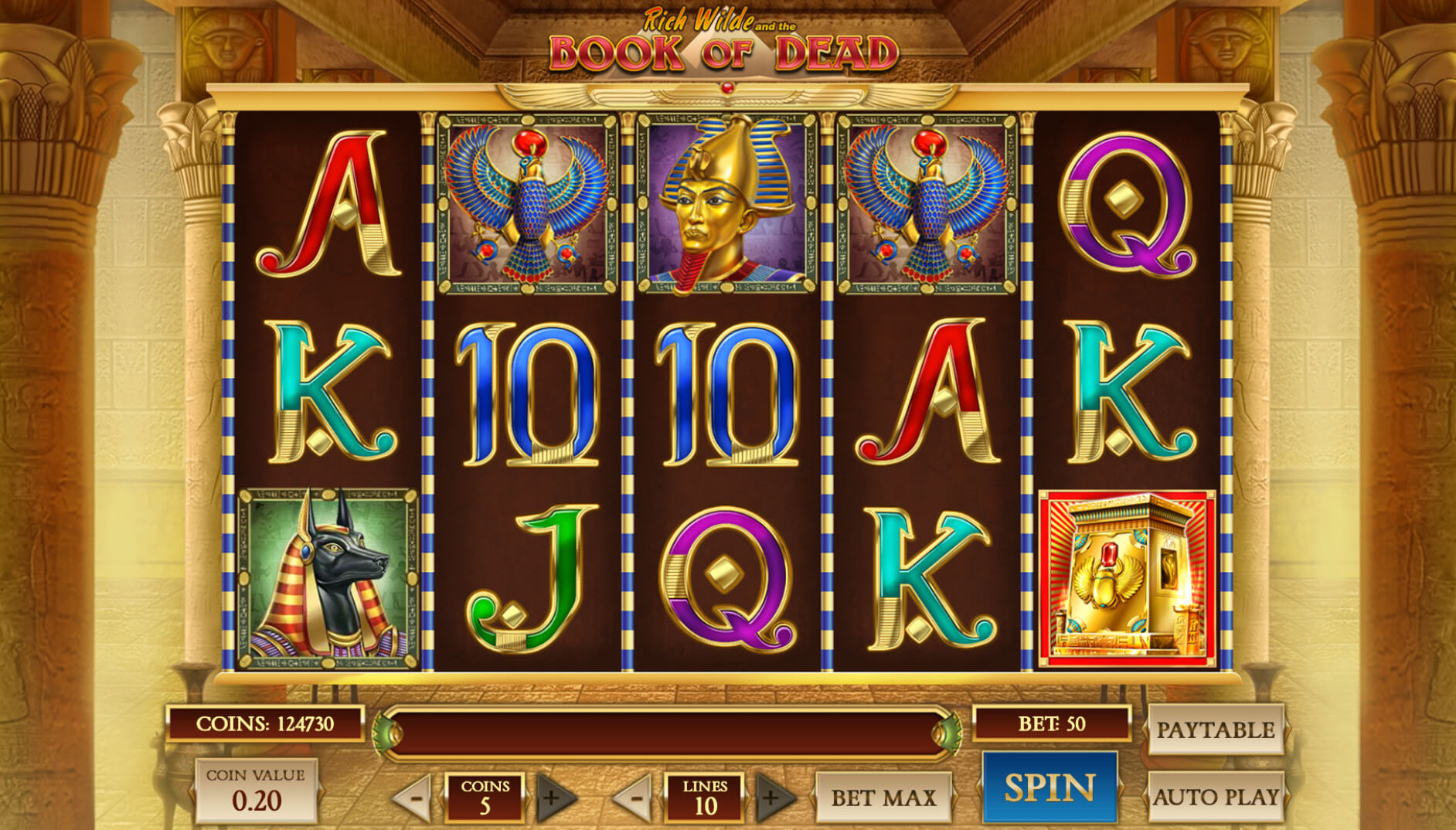This screenshot has width=1456, height=830.
Task: Open the Paytable
Action: 1215,729
